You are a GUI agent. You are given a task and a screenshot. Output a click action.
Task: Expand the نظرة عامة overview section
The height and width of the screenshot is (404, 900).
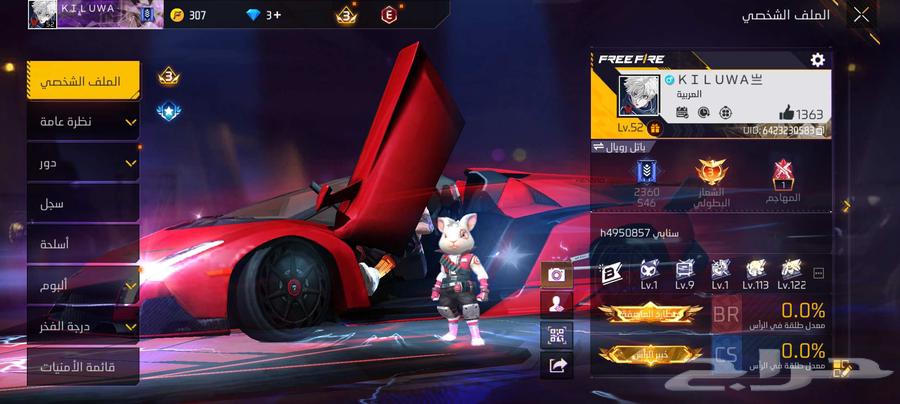83,122
